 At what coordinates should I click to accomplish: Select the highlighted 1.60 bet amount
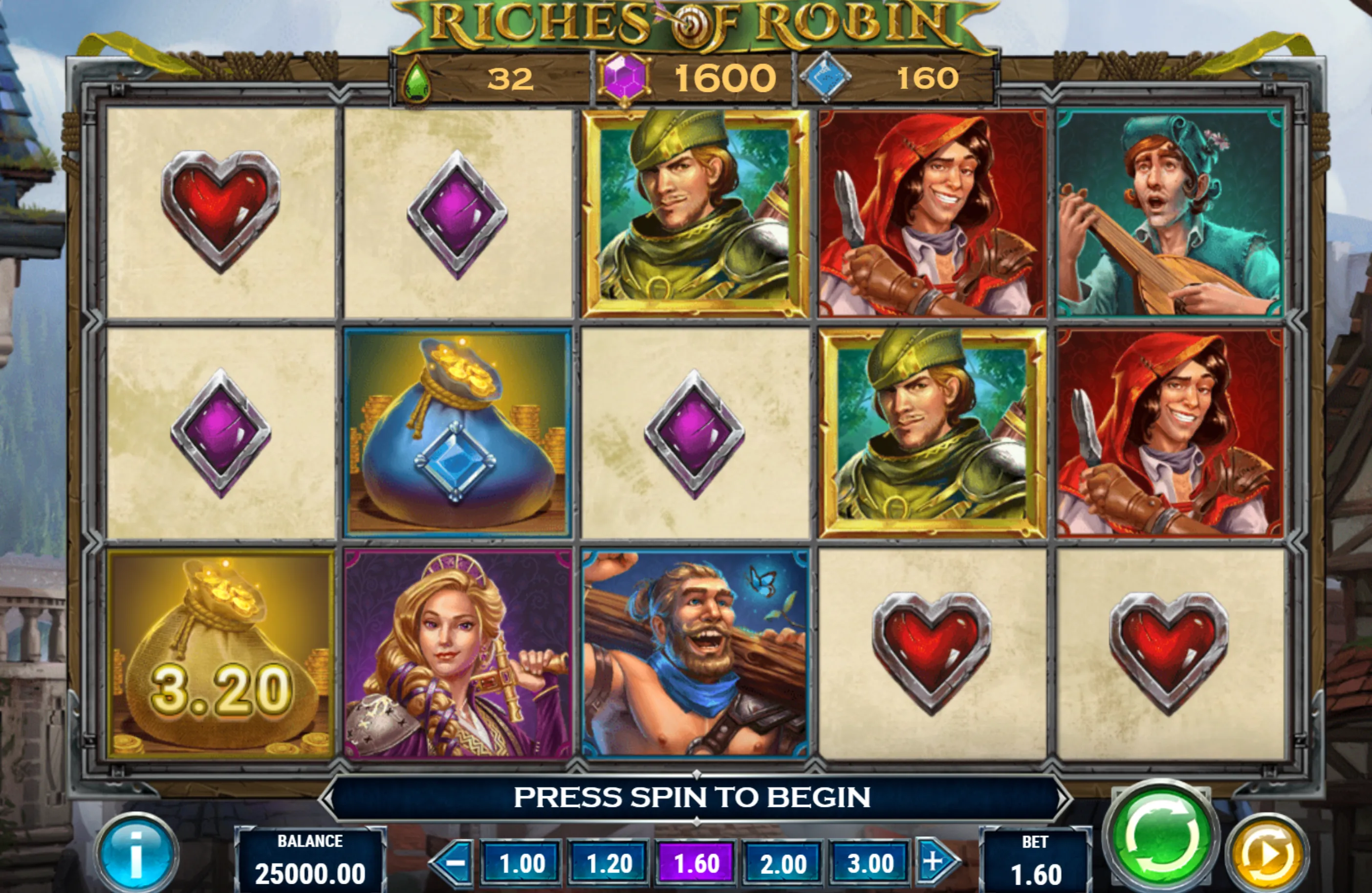(x=696, y=864)
